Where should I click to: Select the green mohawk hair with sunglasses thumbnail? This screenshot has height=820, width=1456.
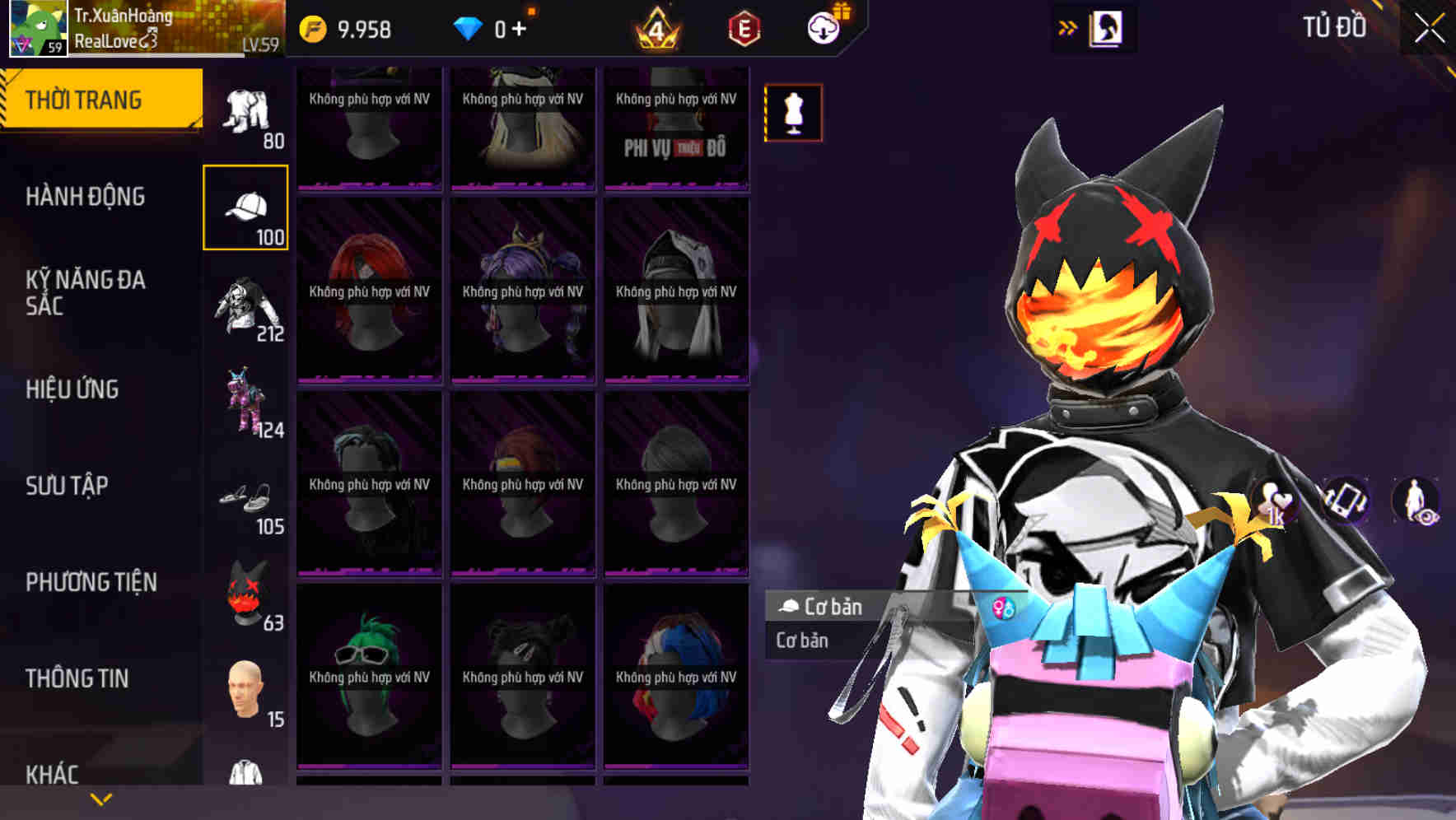click(x=370, y=675)
